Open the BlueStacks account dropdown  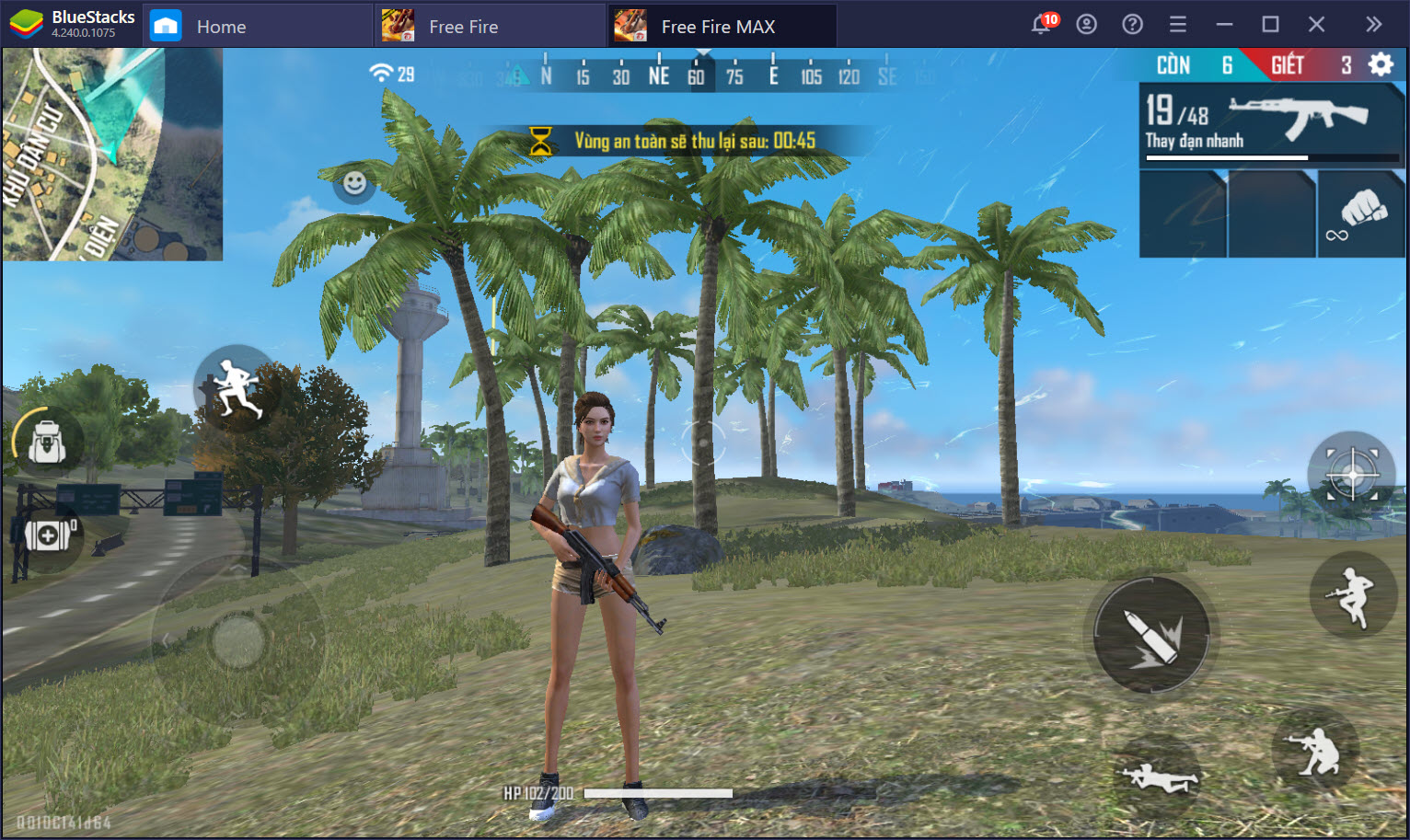(x=1087, y=25)
